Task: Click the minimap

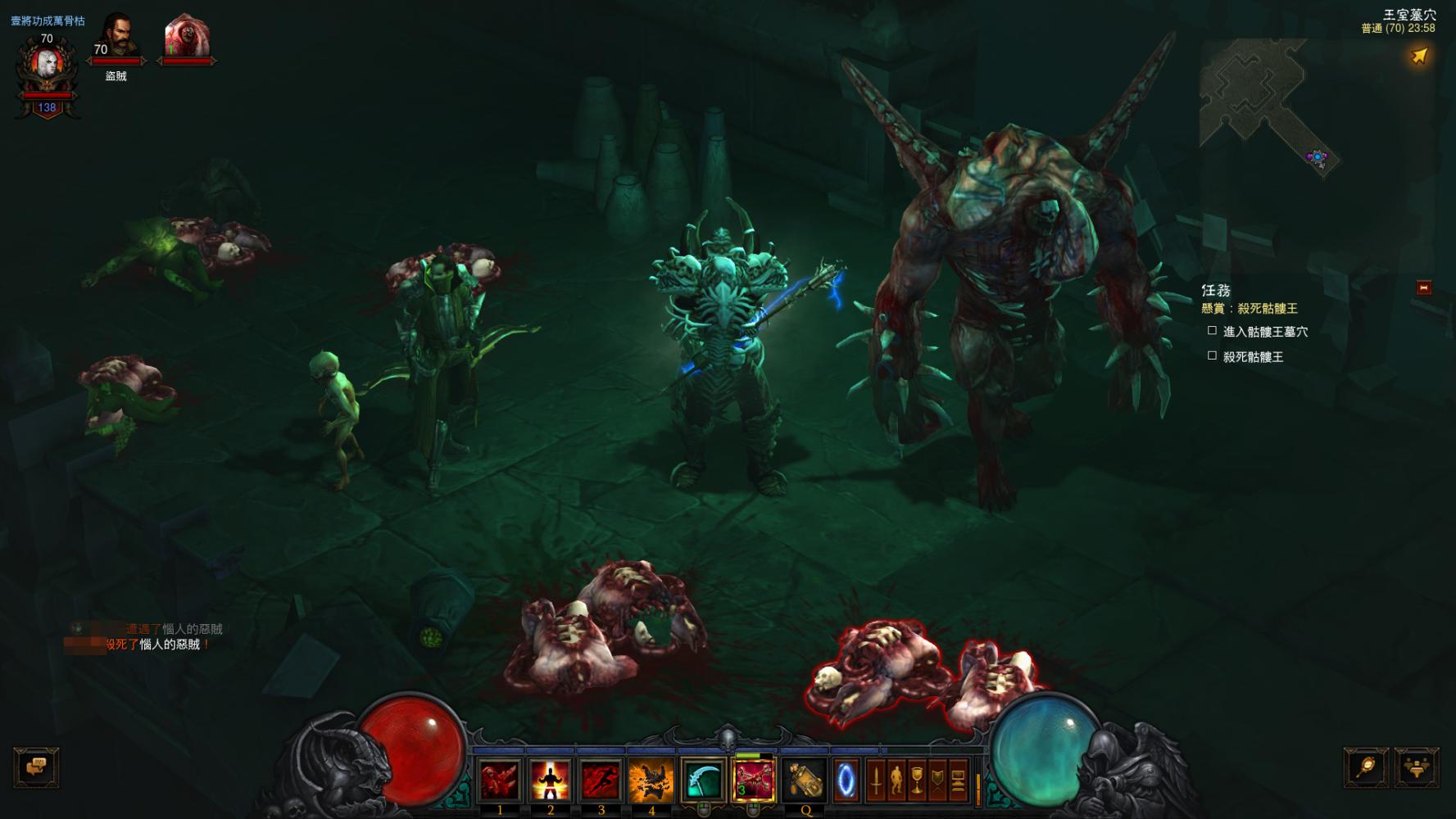Action: [1266, 102]
